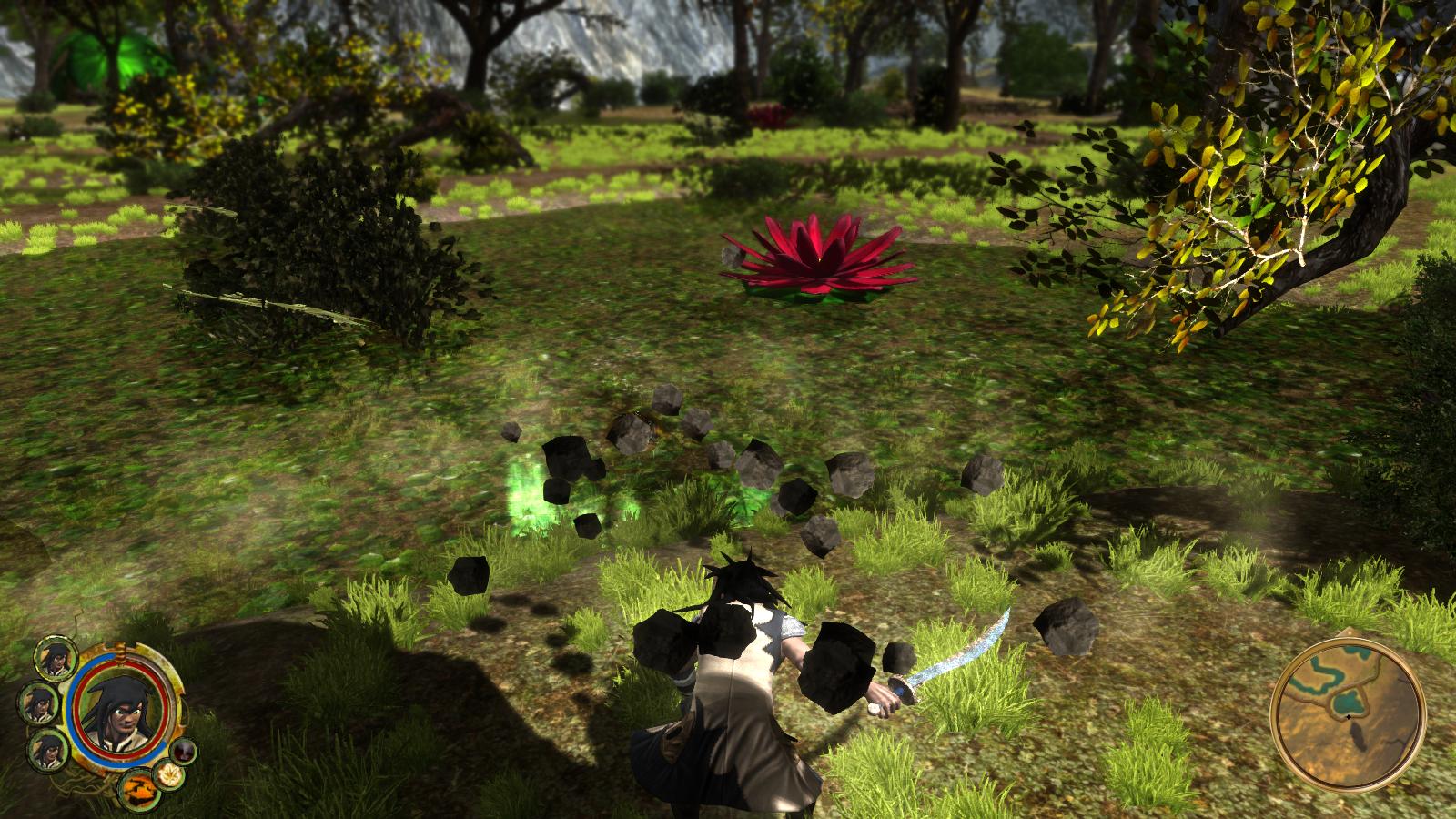Activate the white leaf ability icon
The height and width of the screenshot is (819, 1456).
tap(167, 775)
